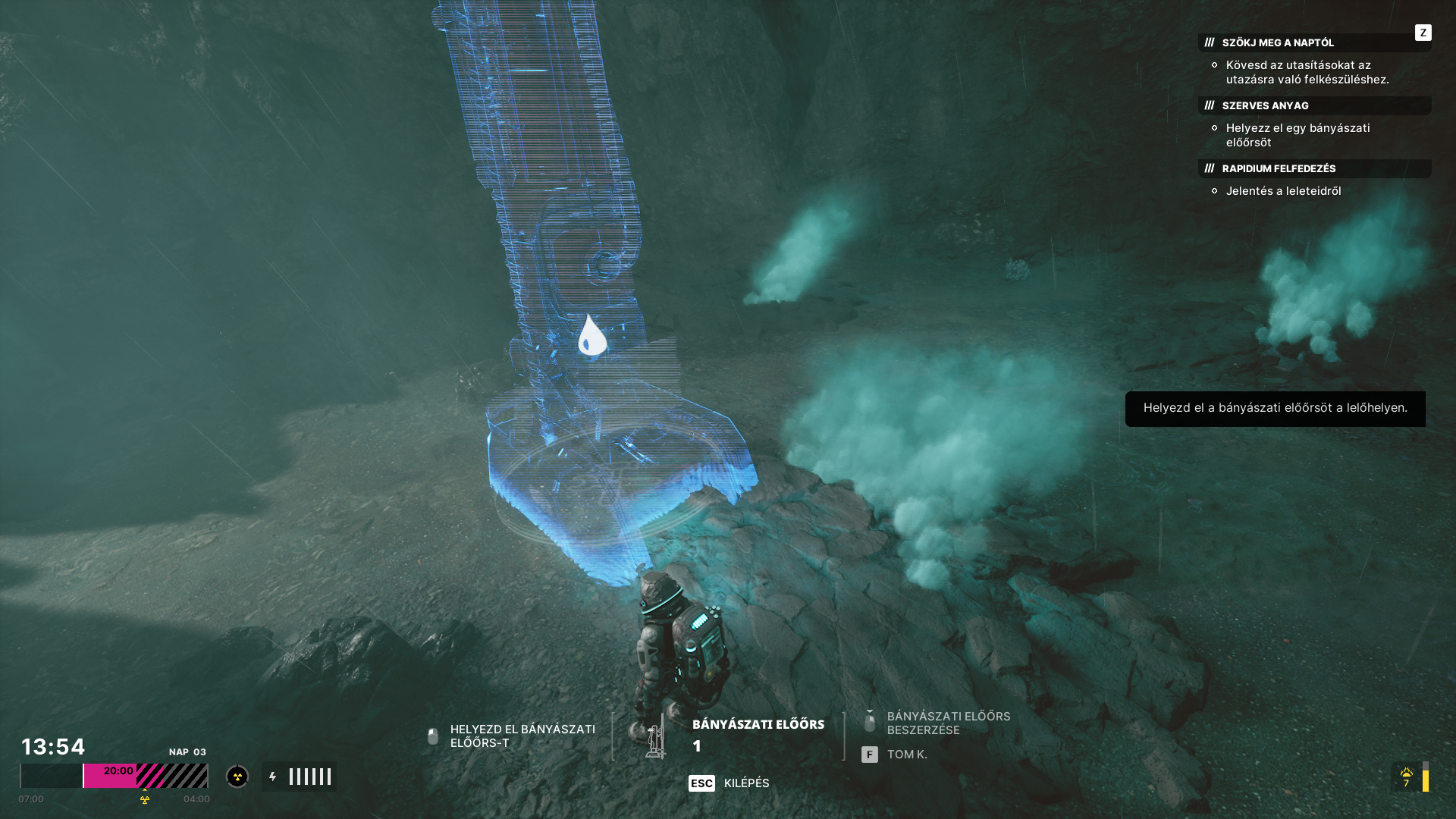Select the lightning bolt suit energy icon
Screen dimensions: 1456x819
pyautogui.click(x=273, y=777)
